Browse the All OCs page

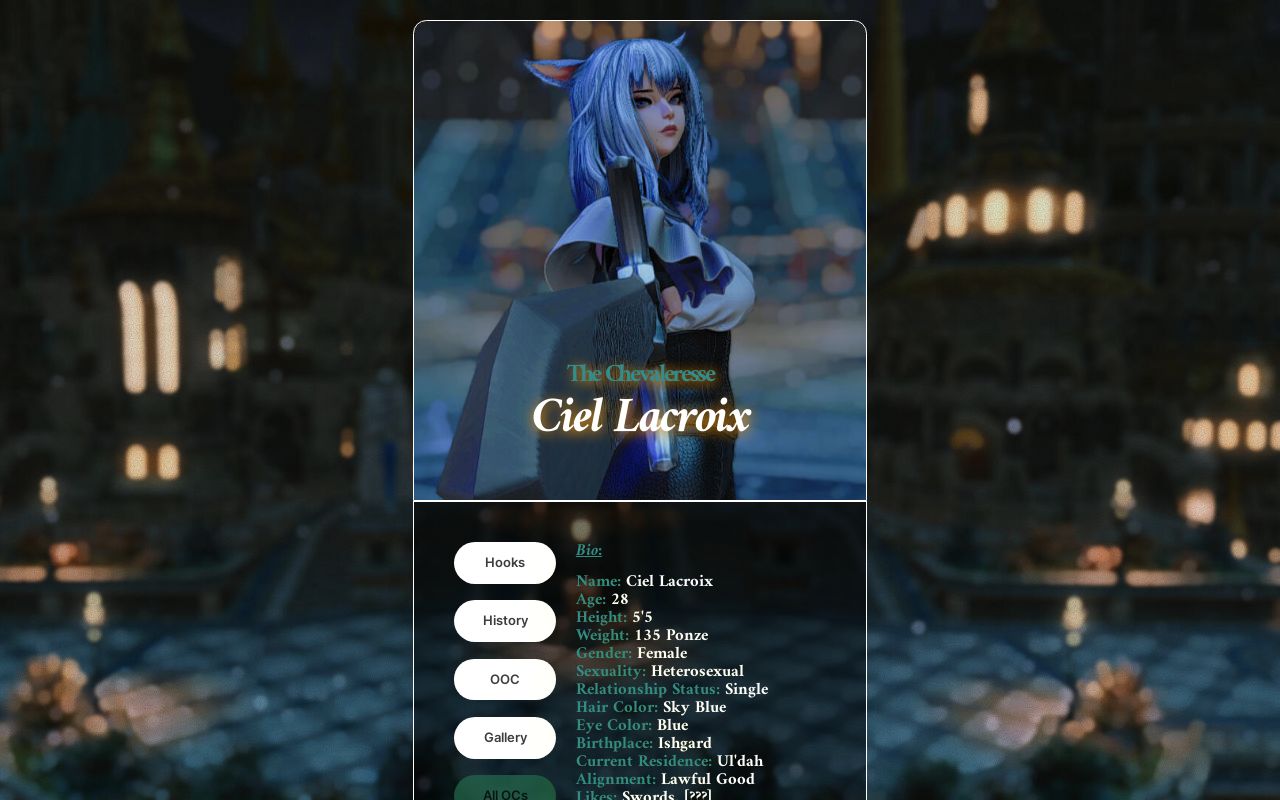coord(504,793)
